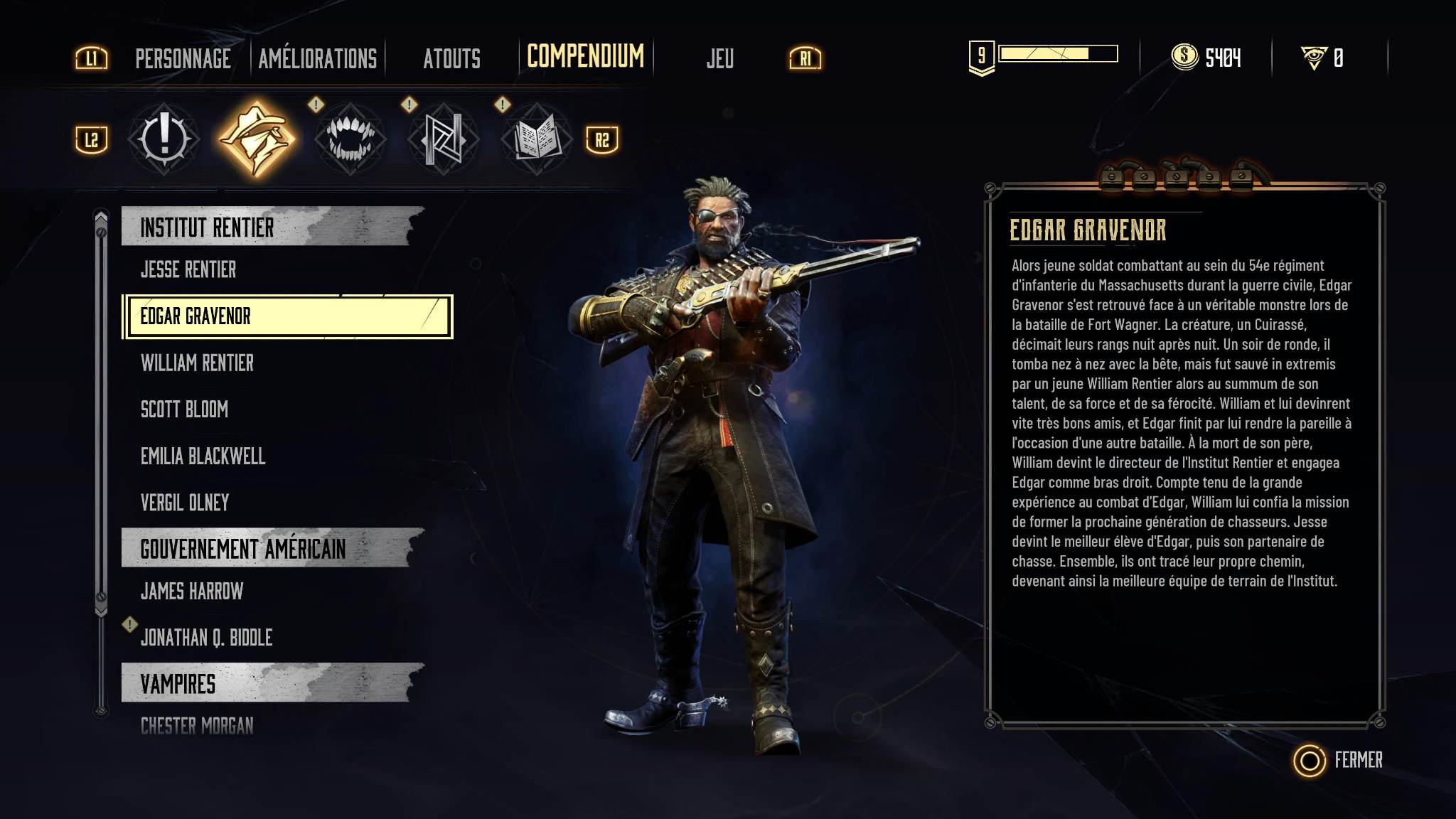Select Emilia Blackwell from the list
Viewport: 1456px width, 819px height.
pos(203,456)
